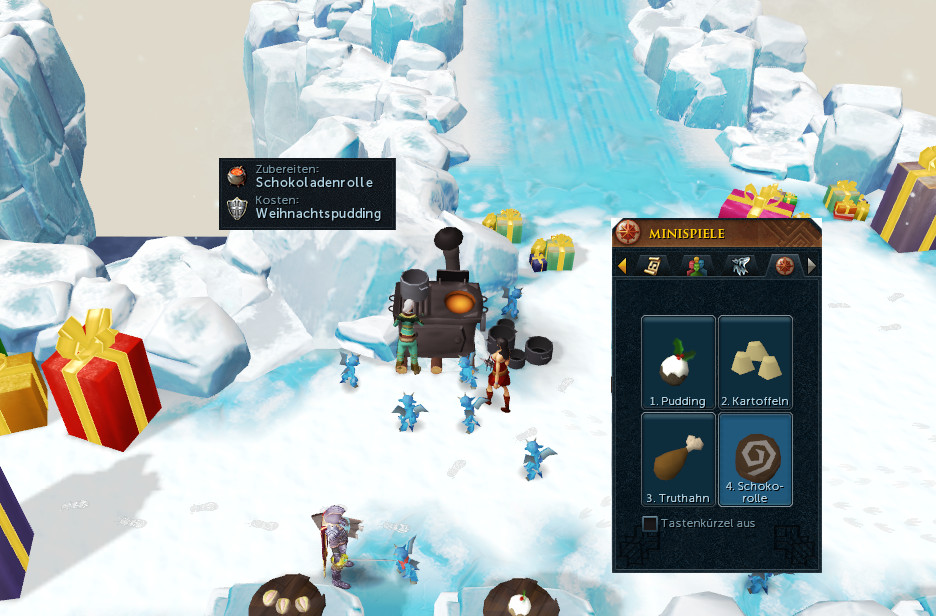Choose the Kartoffeln dish button
Viewport: 936px width, 616px height.
755,362
